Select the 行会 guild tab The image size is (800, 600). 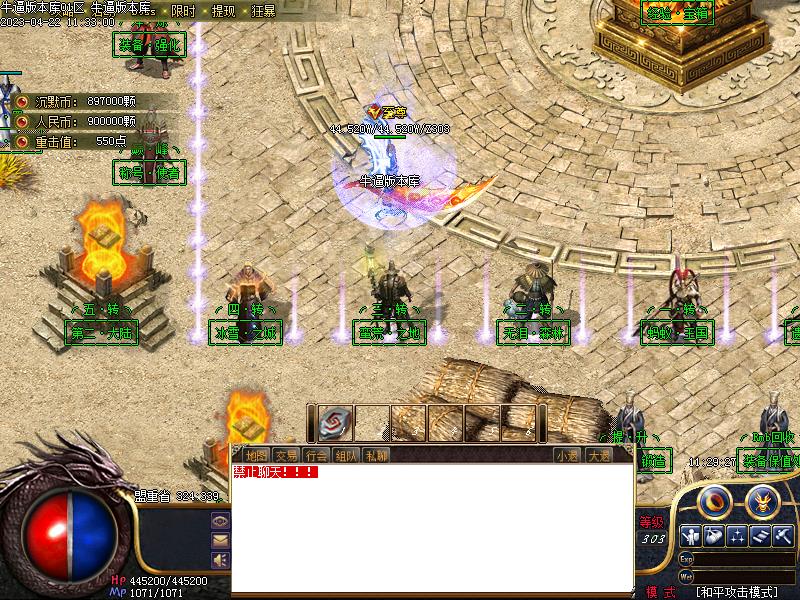(x=315, y=456)
